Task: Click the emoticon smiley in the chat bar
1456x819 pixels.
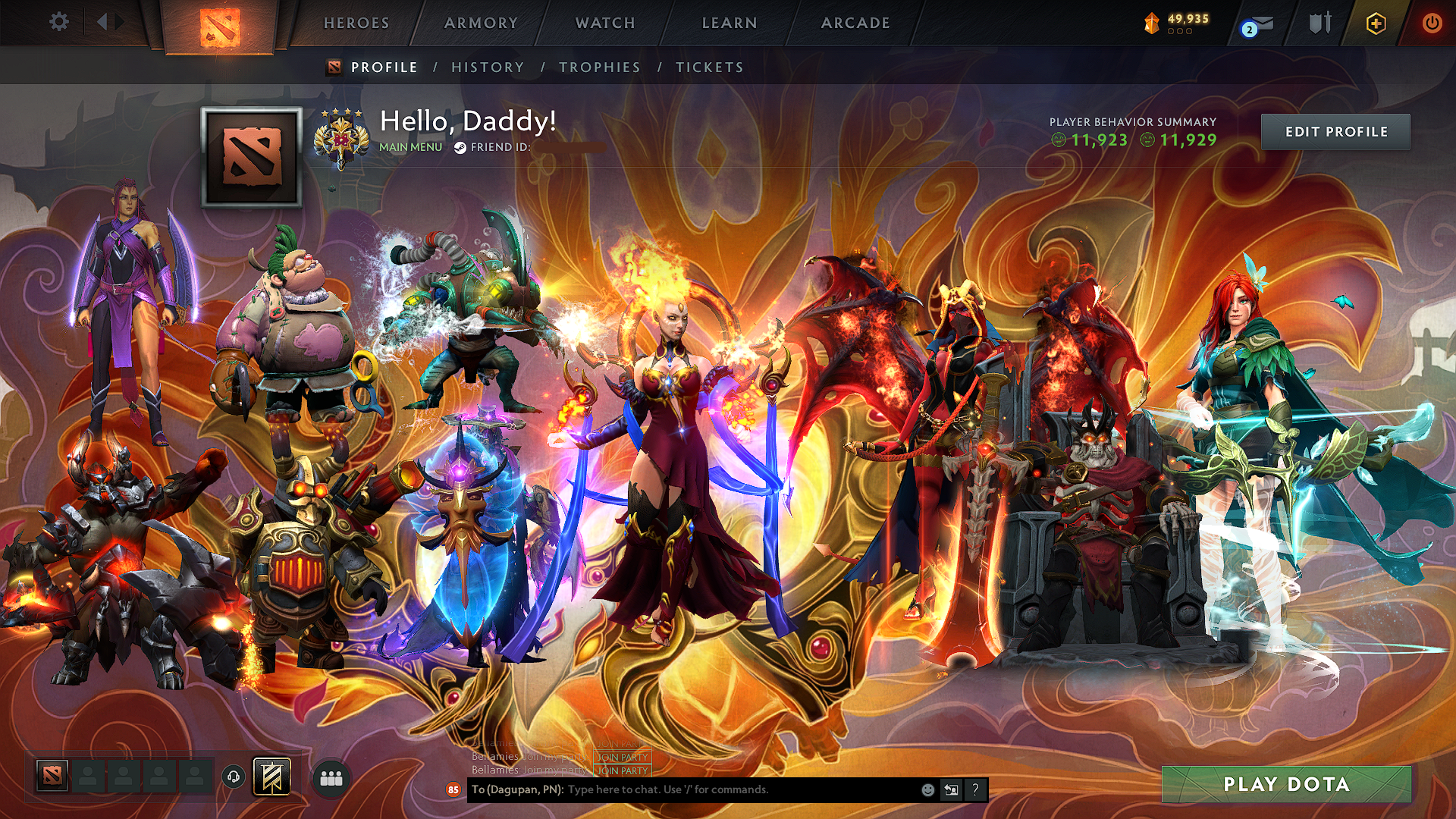Action: tap(927, 790)
